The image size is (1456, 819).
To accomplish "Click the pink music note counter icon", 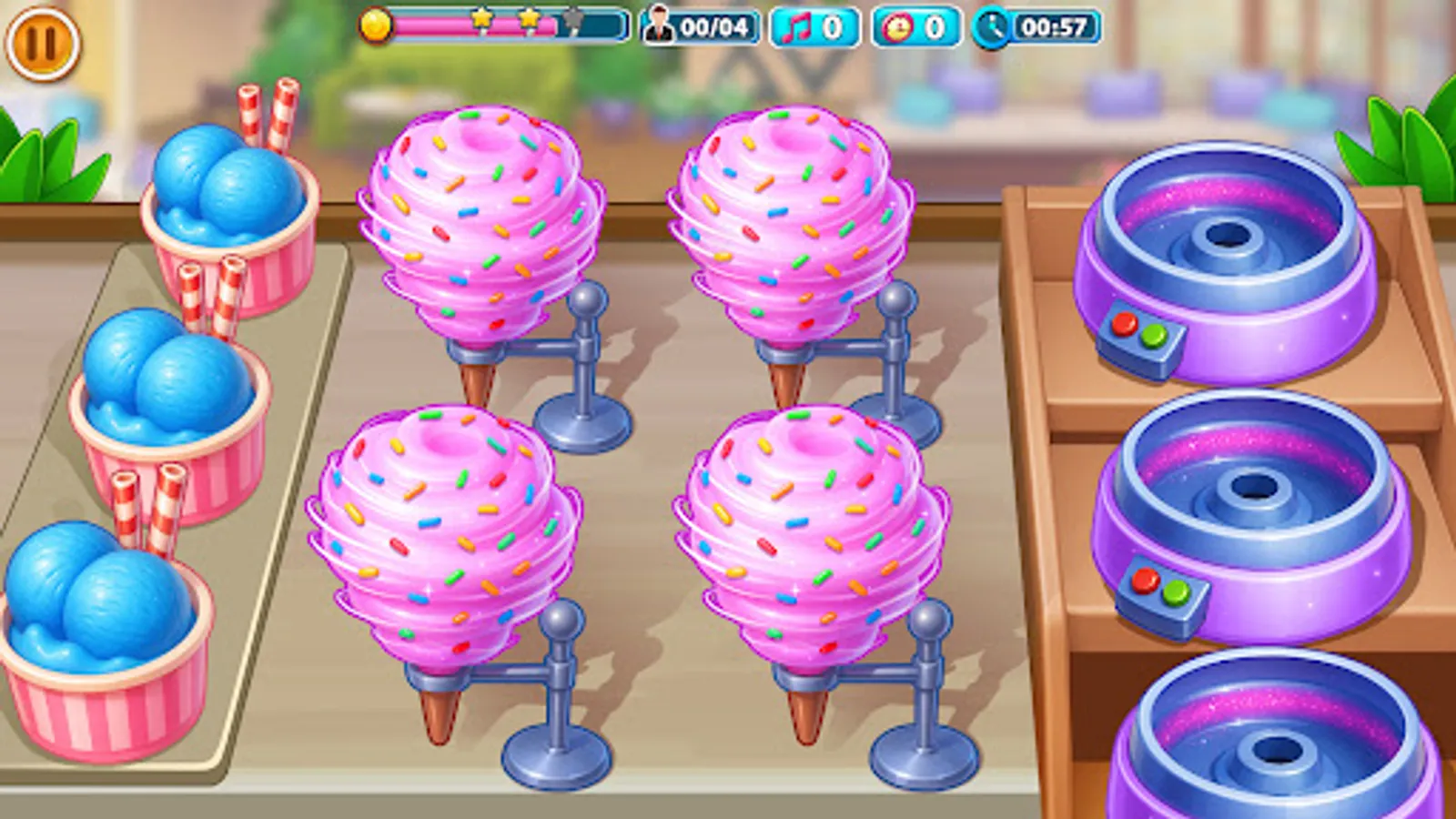I will (x=796, y=28).
